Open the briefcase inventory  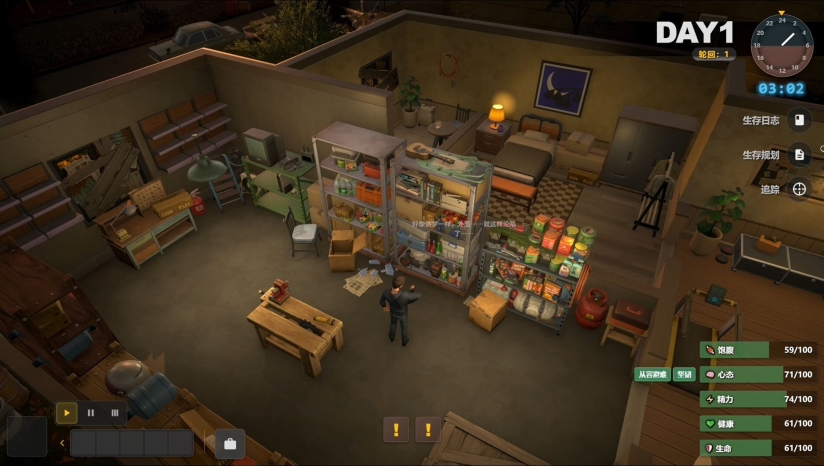[x=230, y=443]
